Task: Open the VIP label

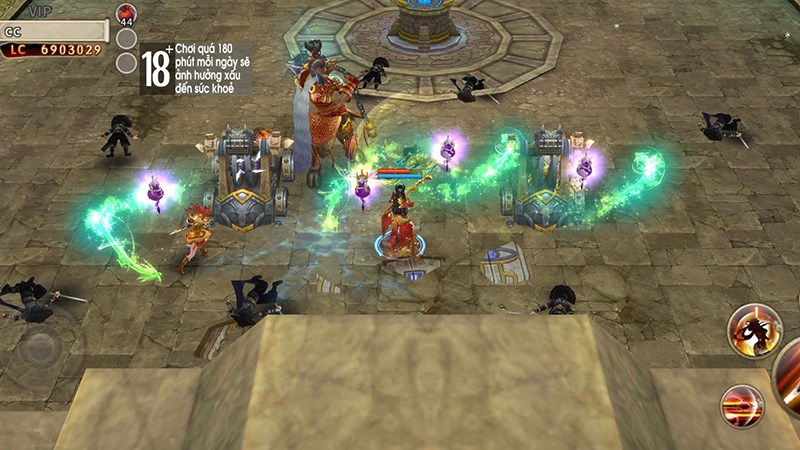Action: (40, 11)
